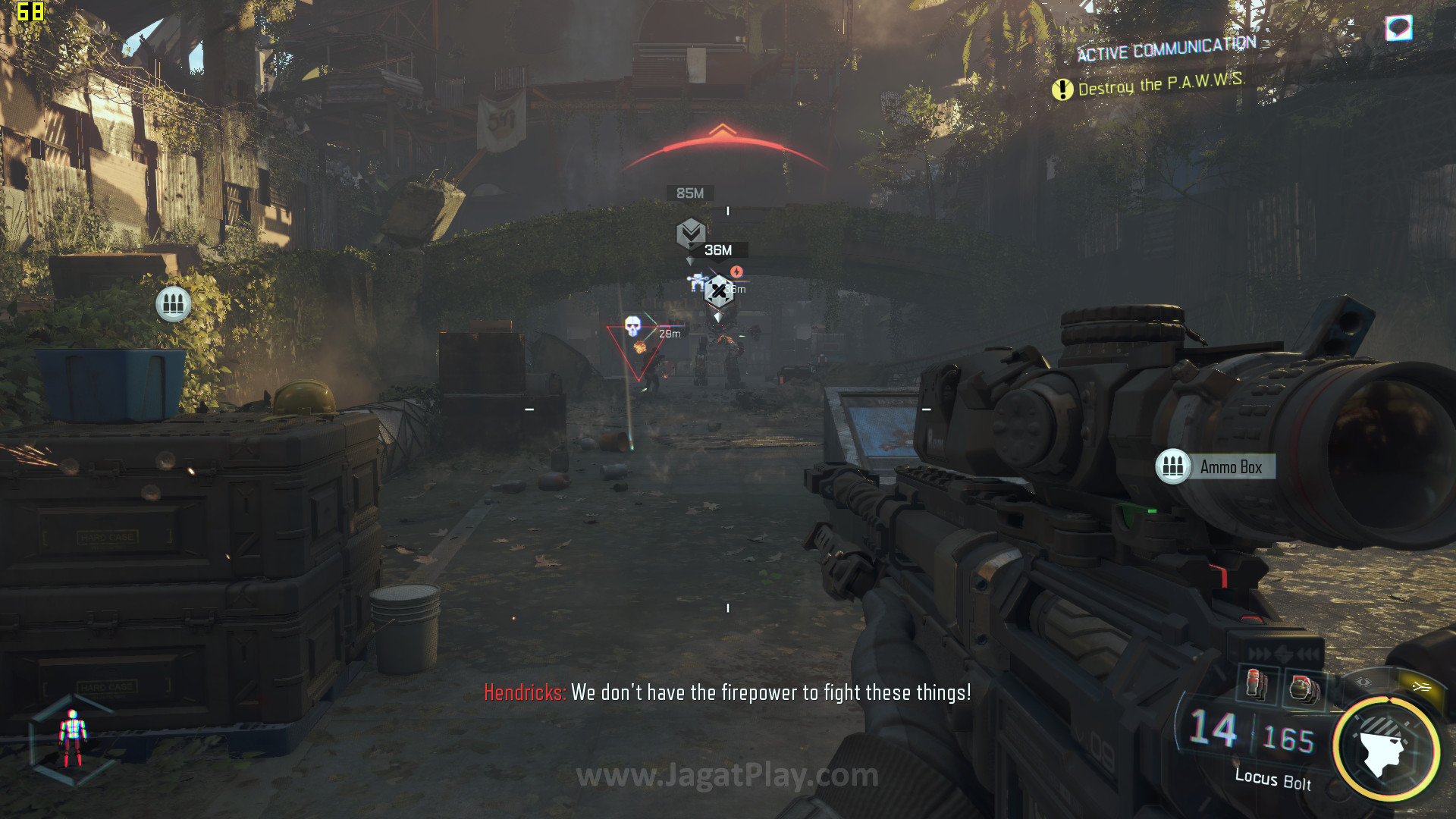Click the red arc threat indicator

[724, 146]
